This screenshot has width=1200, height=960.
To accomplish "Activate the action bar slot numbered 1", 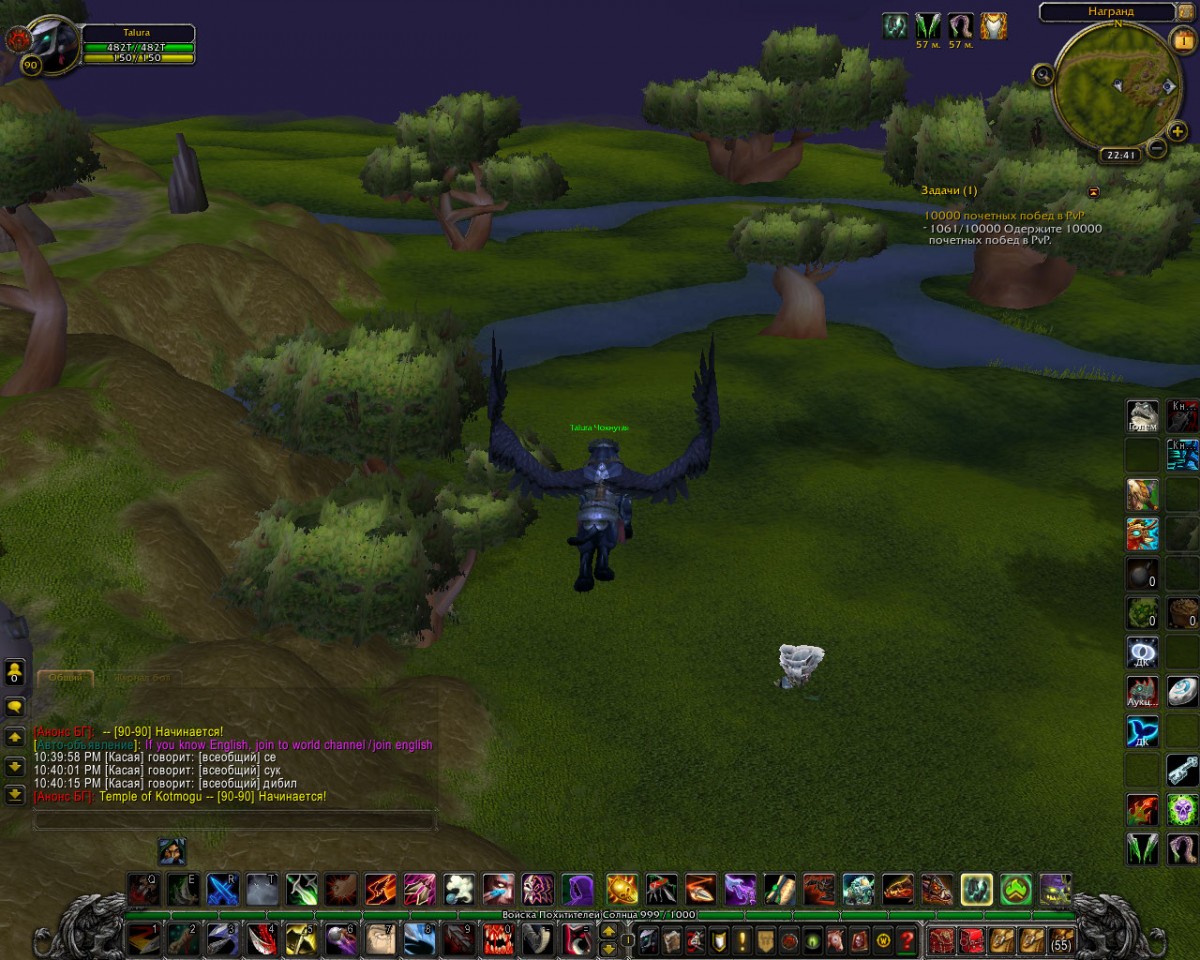I will 143,939.
